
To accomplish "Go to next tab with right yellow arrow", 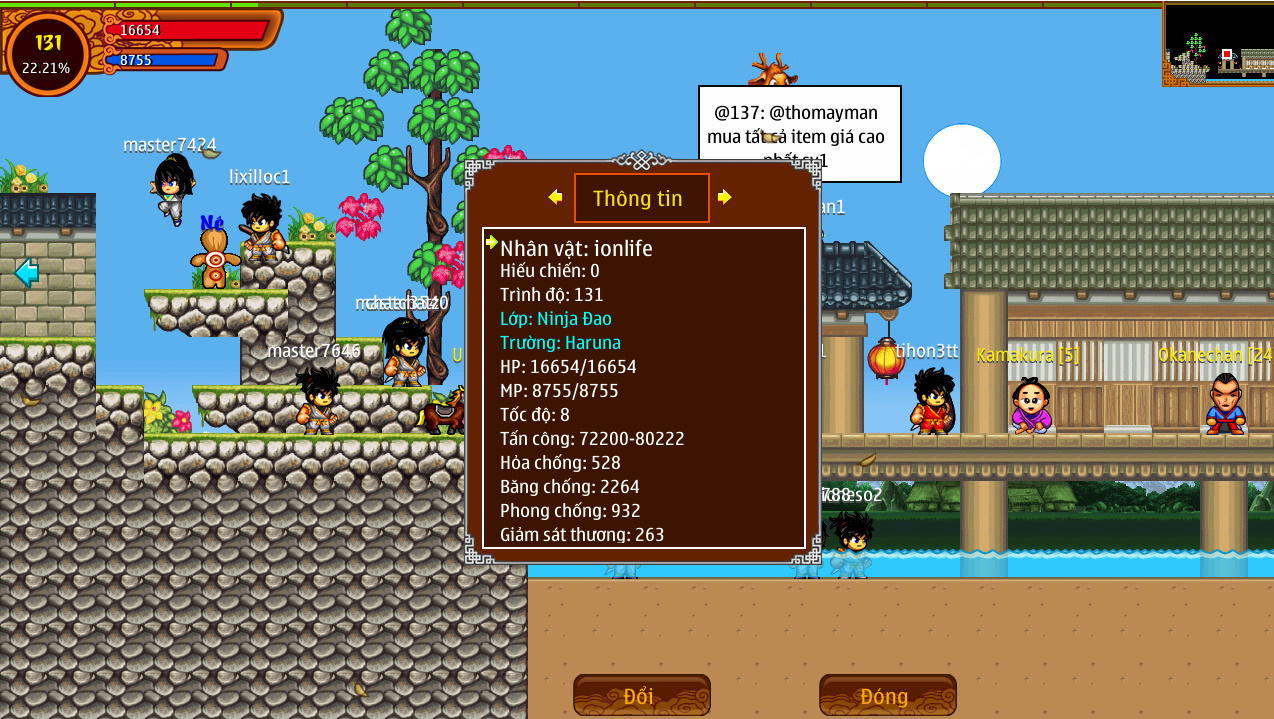I will [x=725, y=197].
